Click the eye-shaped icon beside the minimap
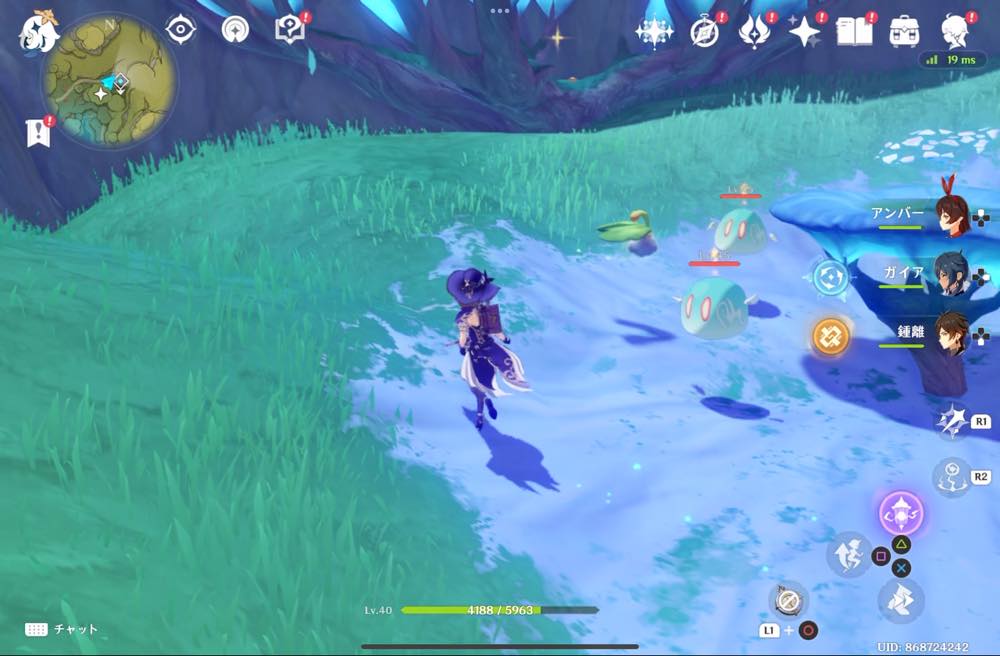The image size is (1000, 656). pos(180,29)
